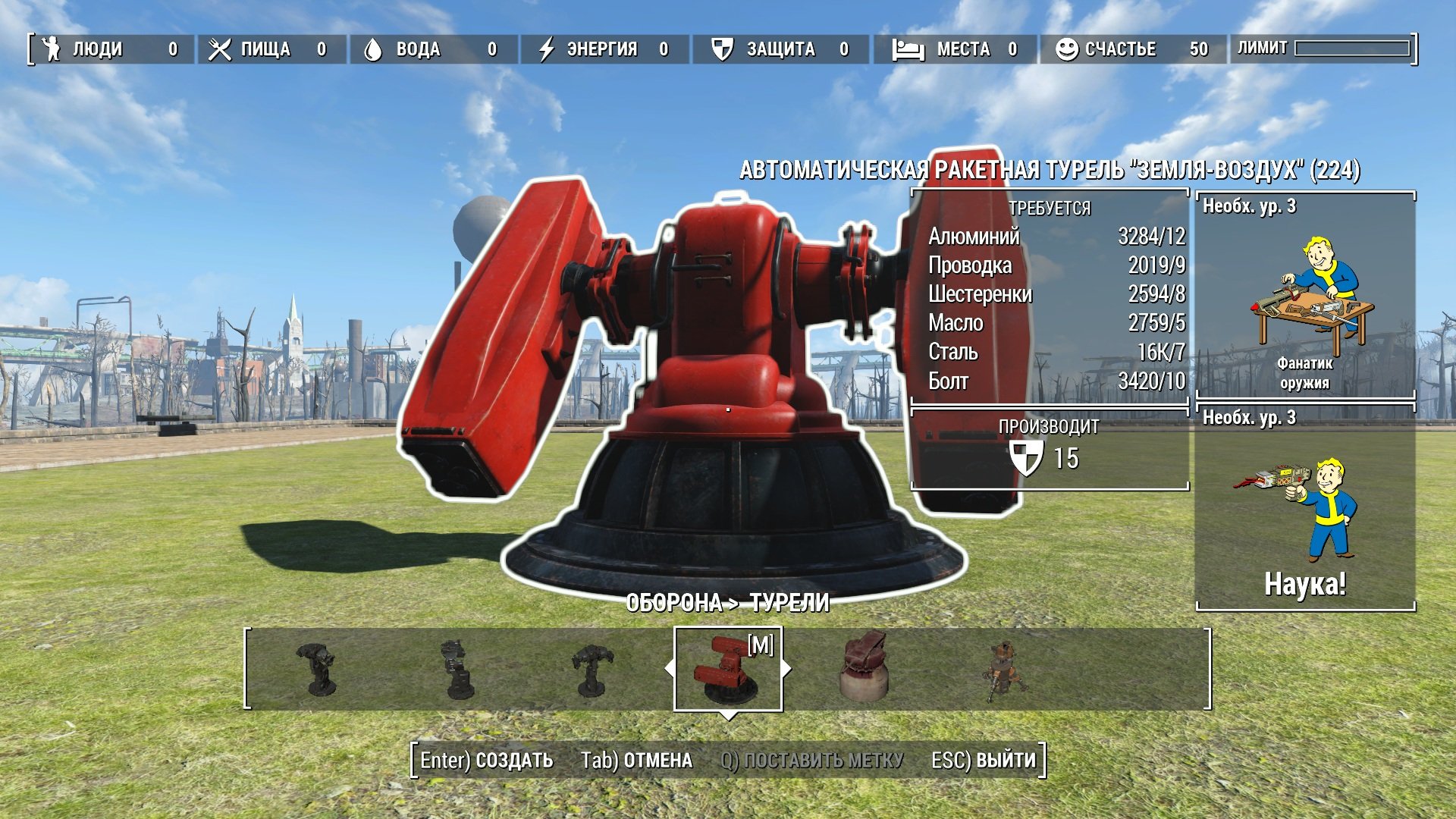
Task: Click the ПОСТАВИТЬ МЕТКУ (tag) button
Action: tap(811, 760)
